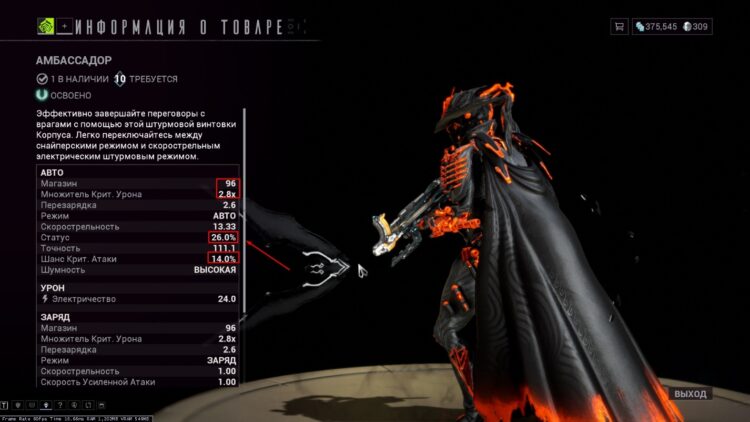
Task: Open the credits and platinum balance panel
Action: pyautogui.click(x=673, y=26)
